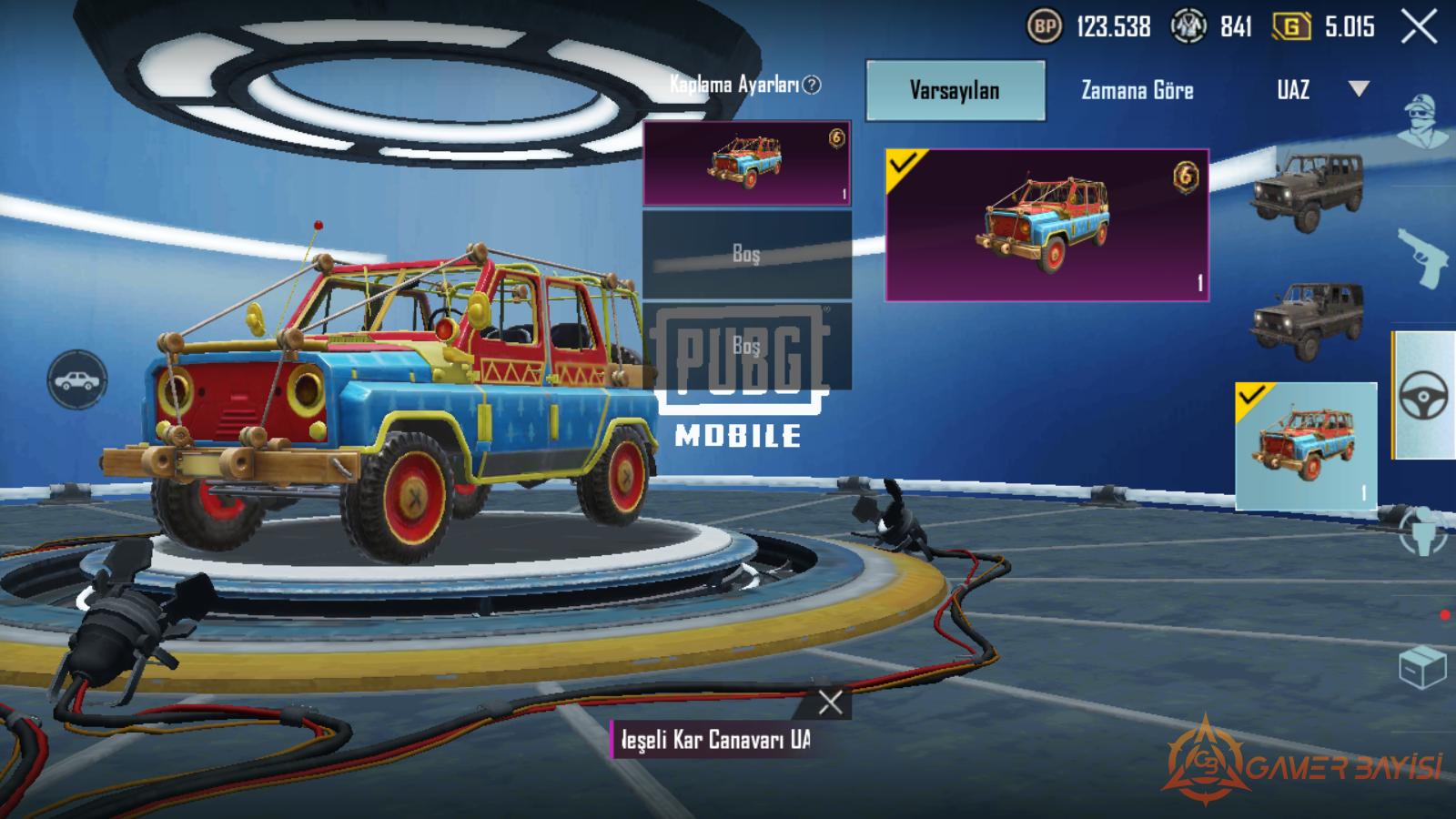Close the inventory with the top-right X
Screen dimensions: 1456x819
pos(1419,27)
